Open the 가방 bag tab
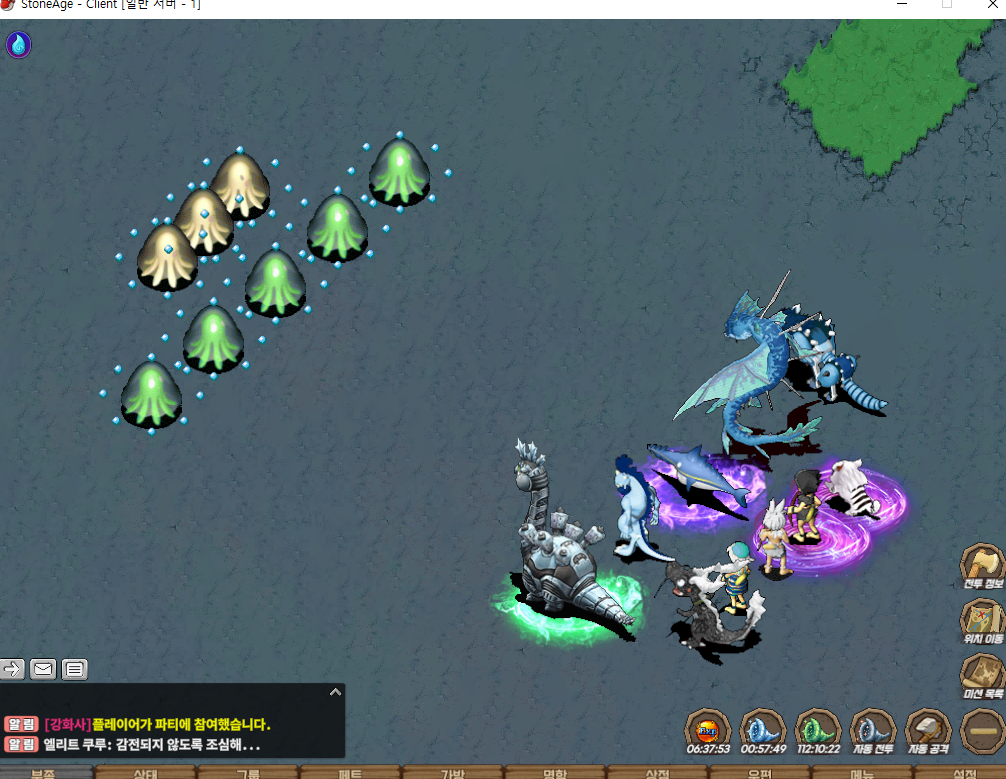The height and width of the screenshot is (779, 1006). click(x=453, y=773)
